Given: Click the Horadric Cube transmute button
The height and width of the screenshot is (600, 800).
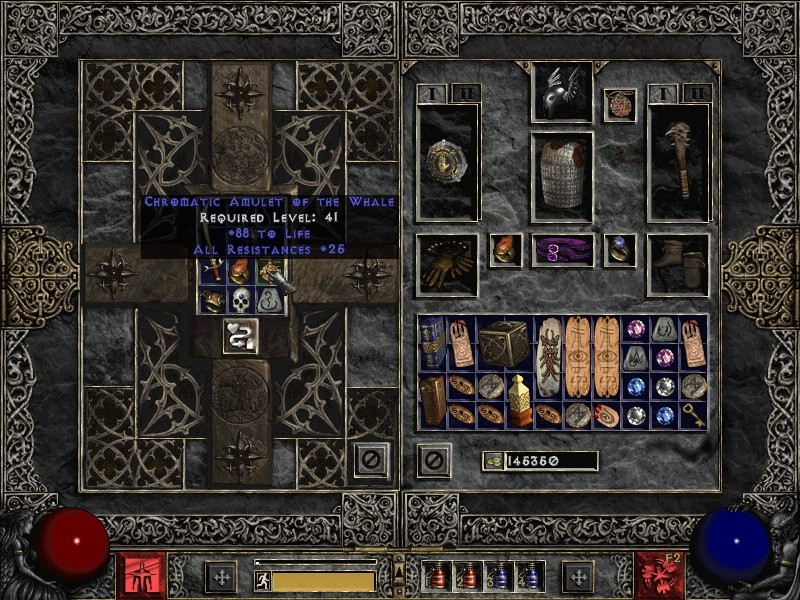Looking at the screenshot, I should coord(240,336).
